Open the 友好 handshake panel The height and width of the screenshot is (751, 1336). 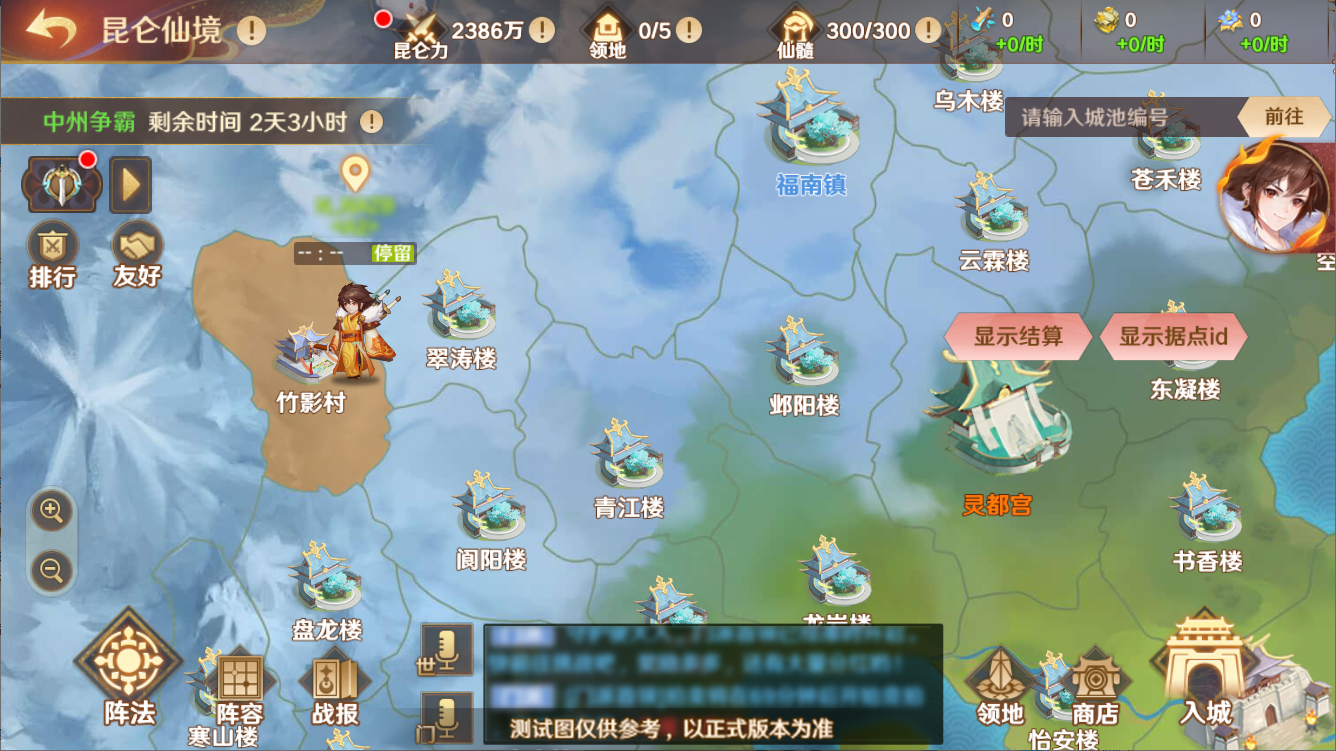coord(137,254)
